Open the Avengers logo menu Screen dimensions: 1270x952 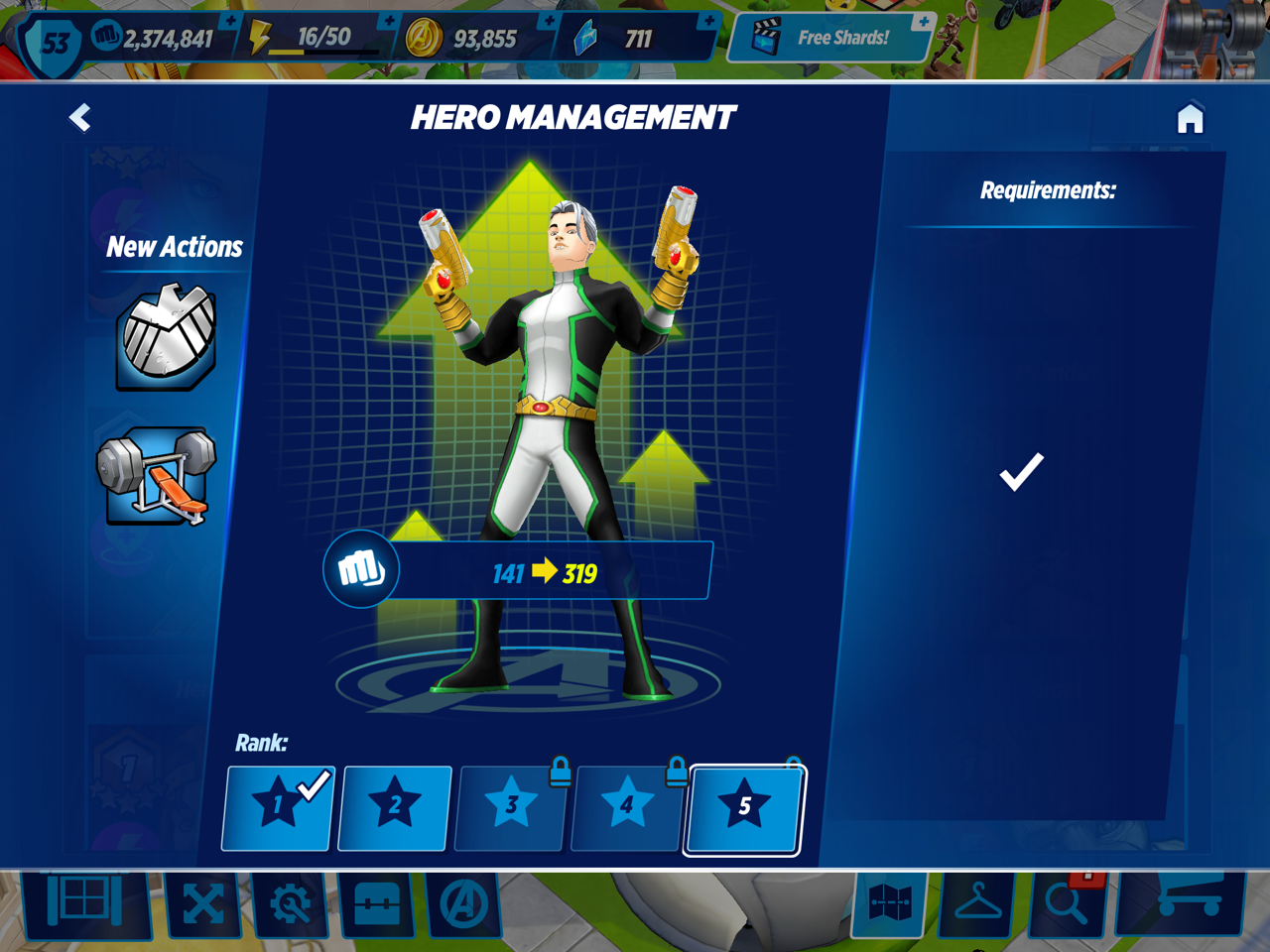tap(463, 904)
